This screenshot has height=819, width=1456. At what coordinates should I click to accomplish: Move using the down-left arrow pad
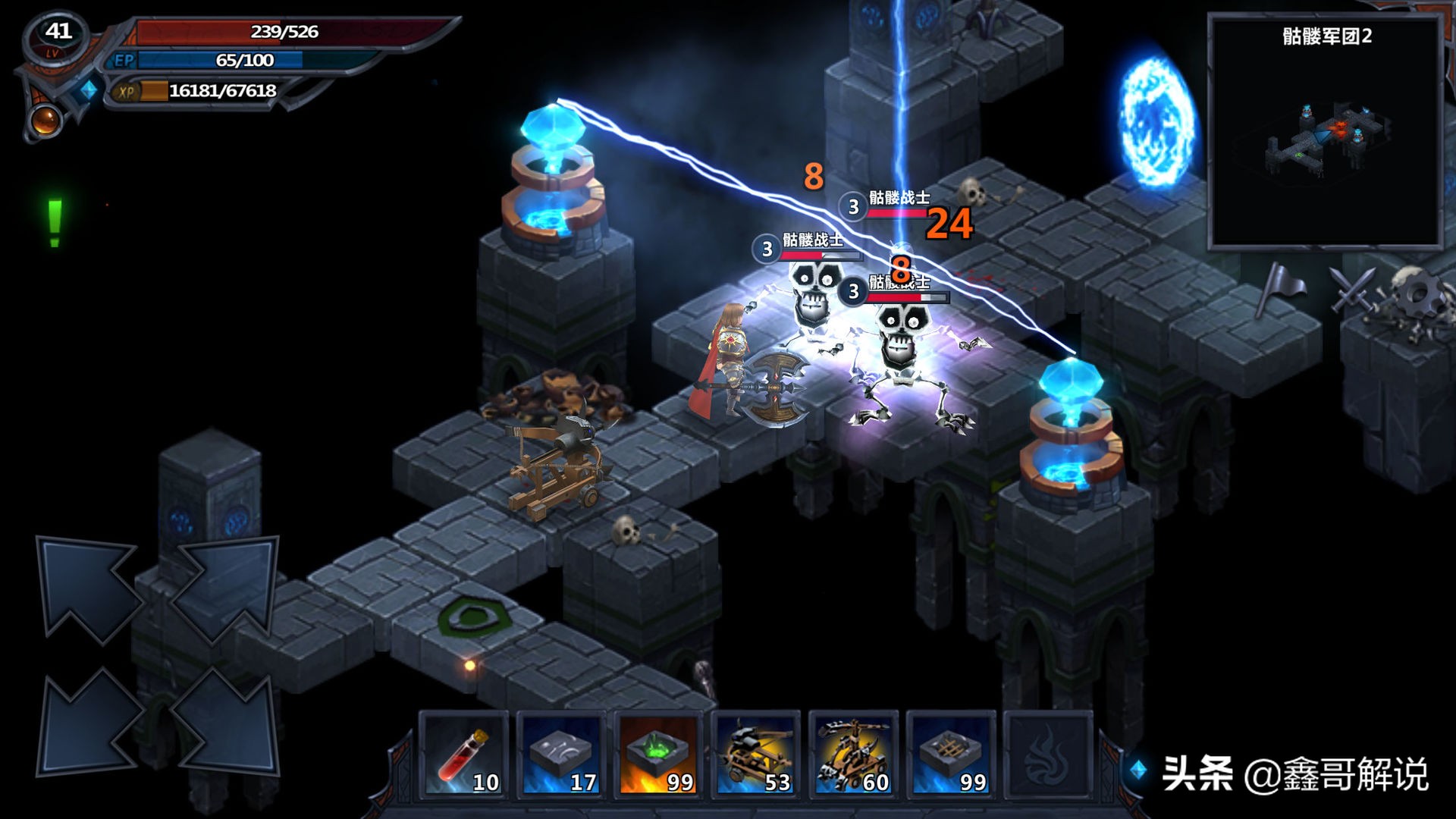pyautogui.click(x=87, y=724)
